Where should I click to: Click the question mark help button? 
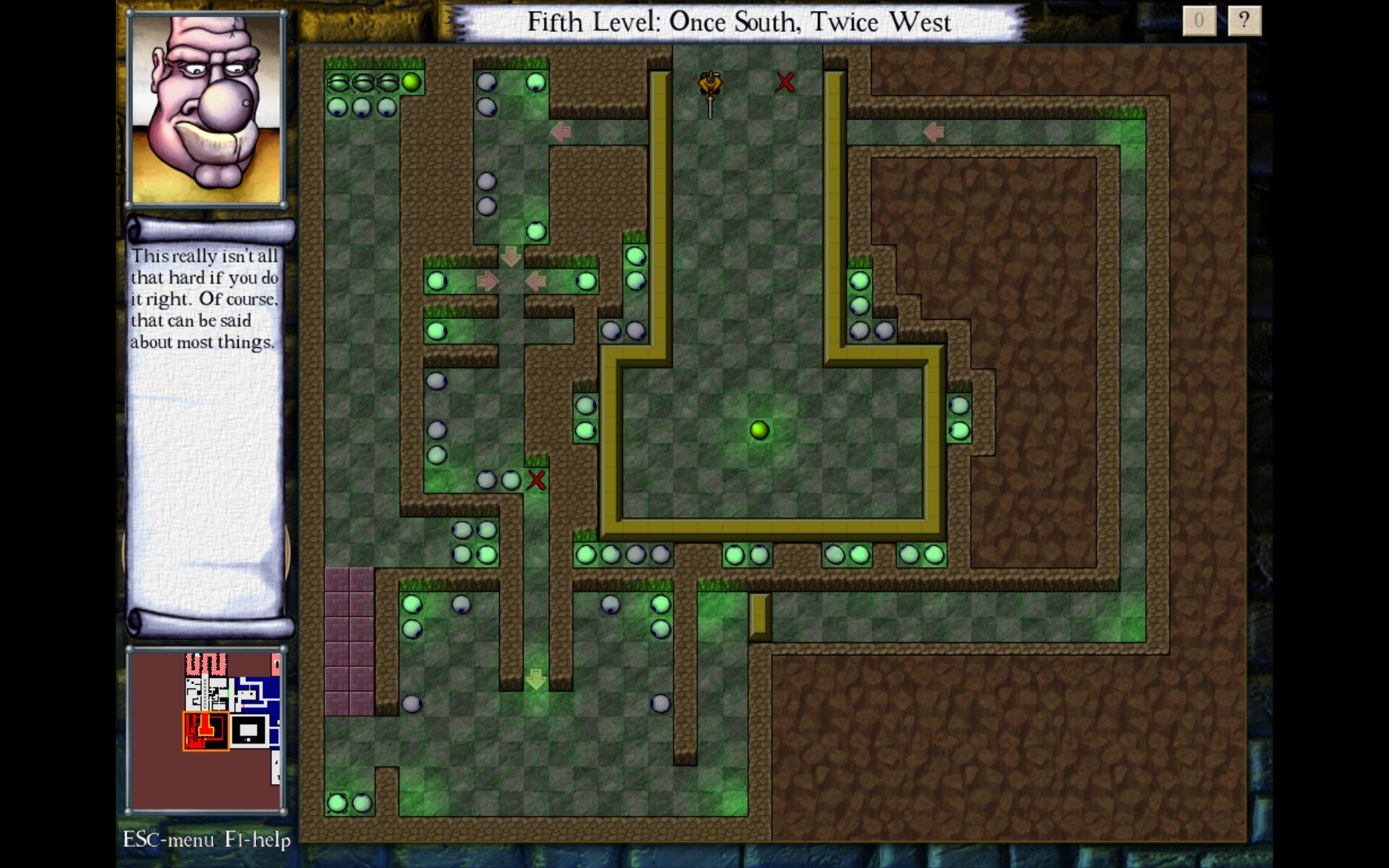coord(1244,21)
